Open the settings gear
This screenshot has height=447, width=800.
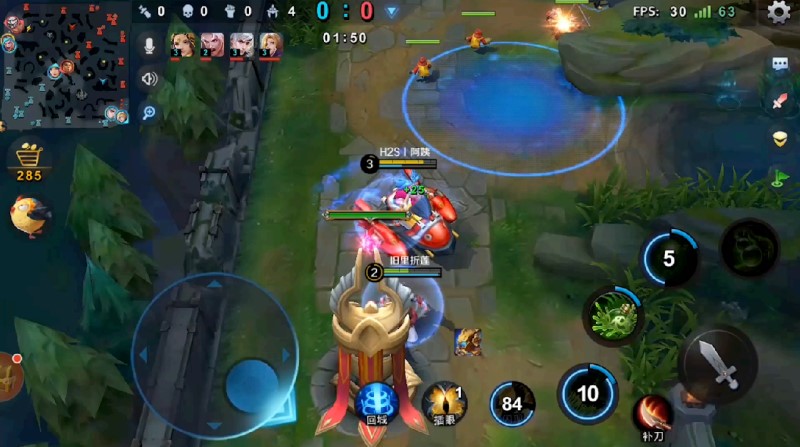(778, 12)
